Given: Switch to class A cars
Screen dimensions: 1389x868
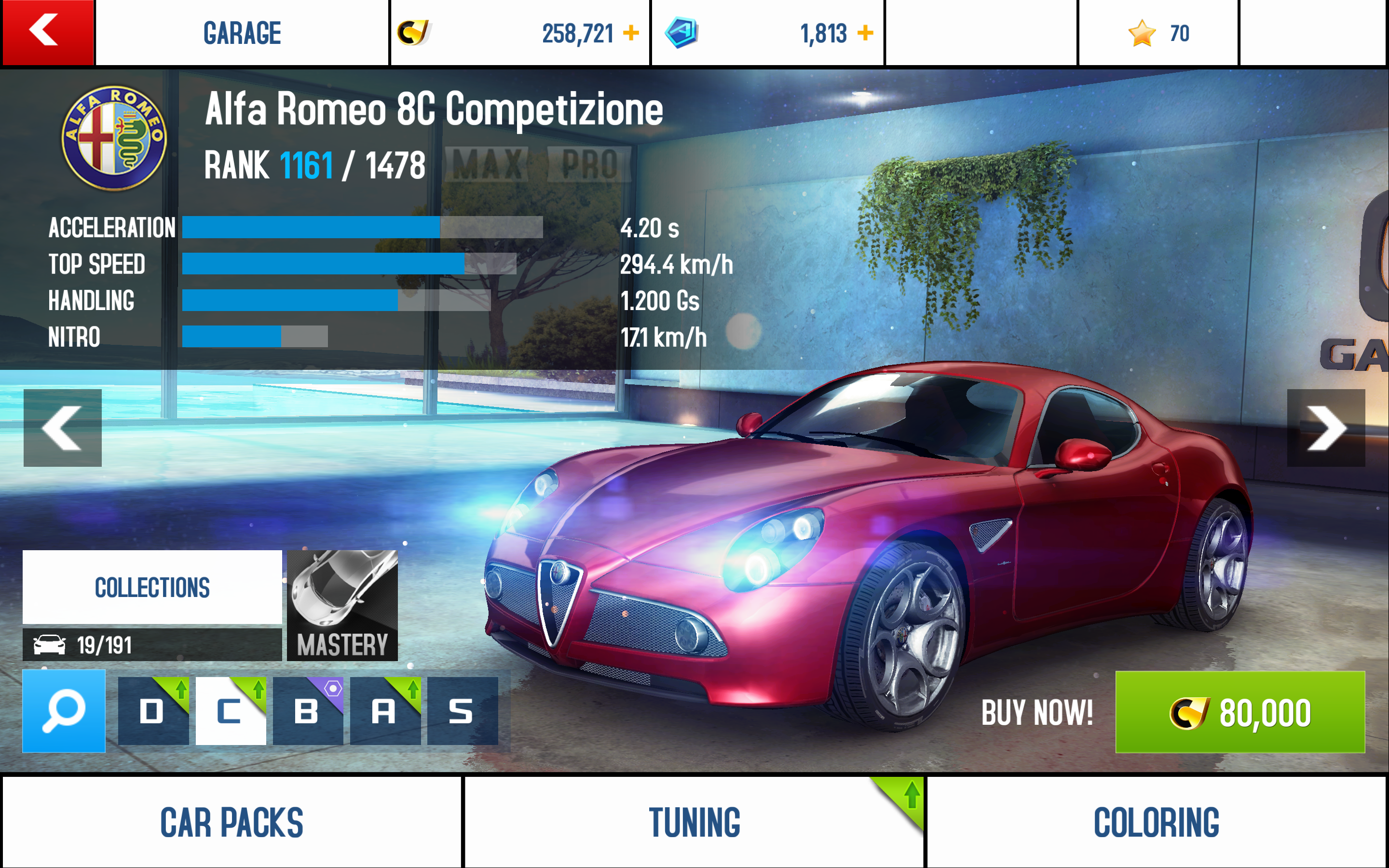Looking at the screenshot, I should click(x=384, y=711).
